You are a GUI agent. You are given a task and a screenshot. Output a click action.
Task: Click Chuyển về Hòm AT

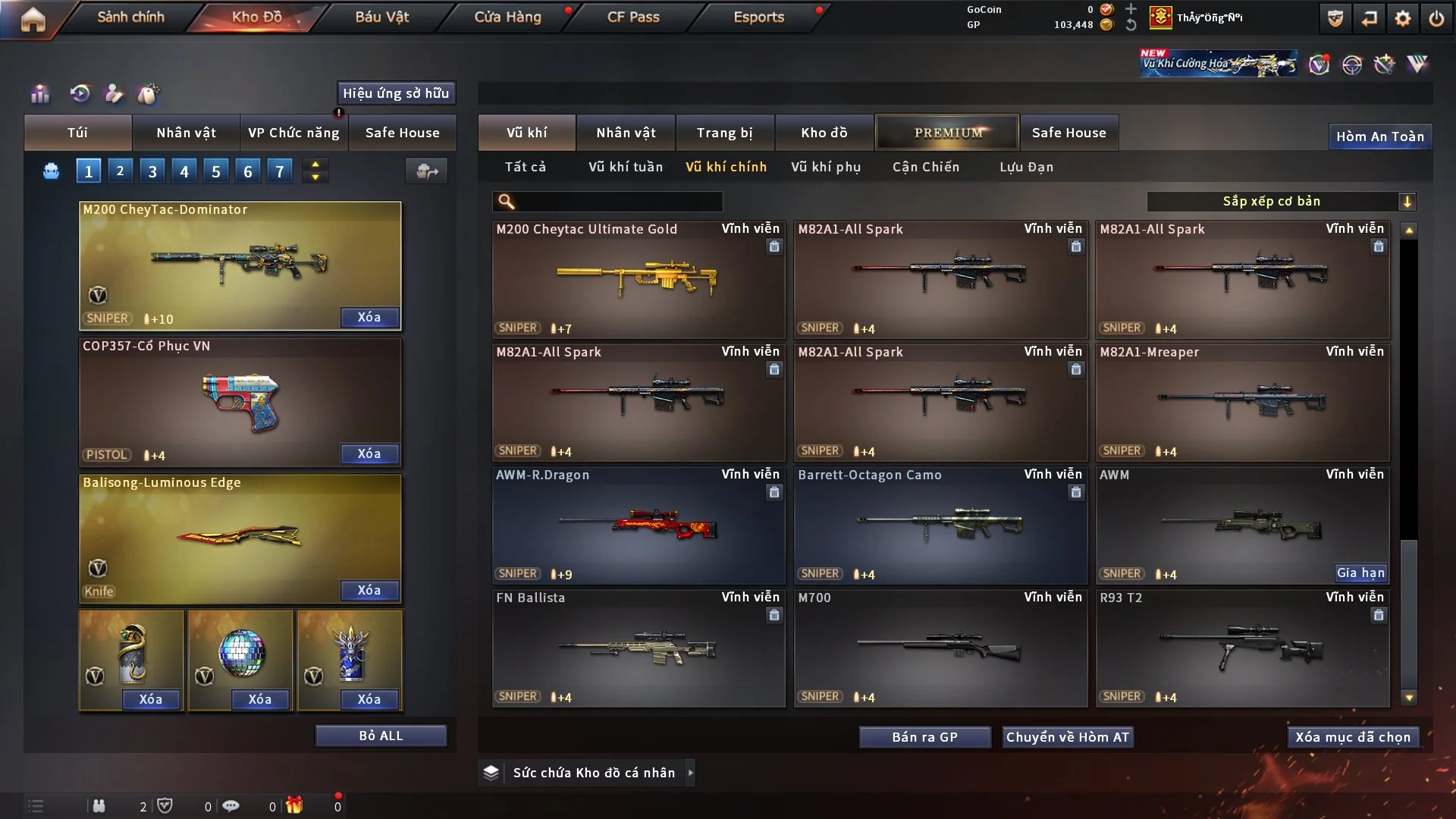(1067, 737)
